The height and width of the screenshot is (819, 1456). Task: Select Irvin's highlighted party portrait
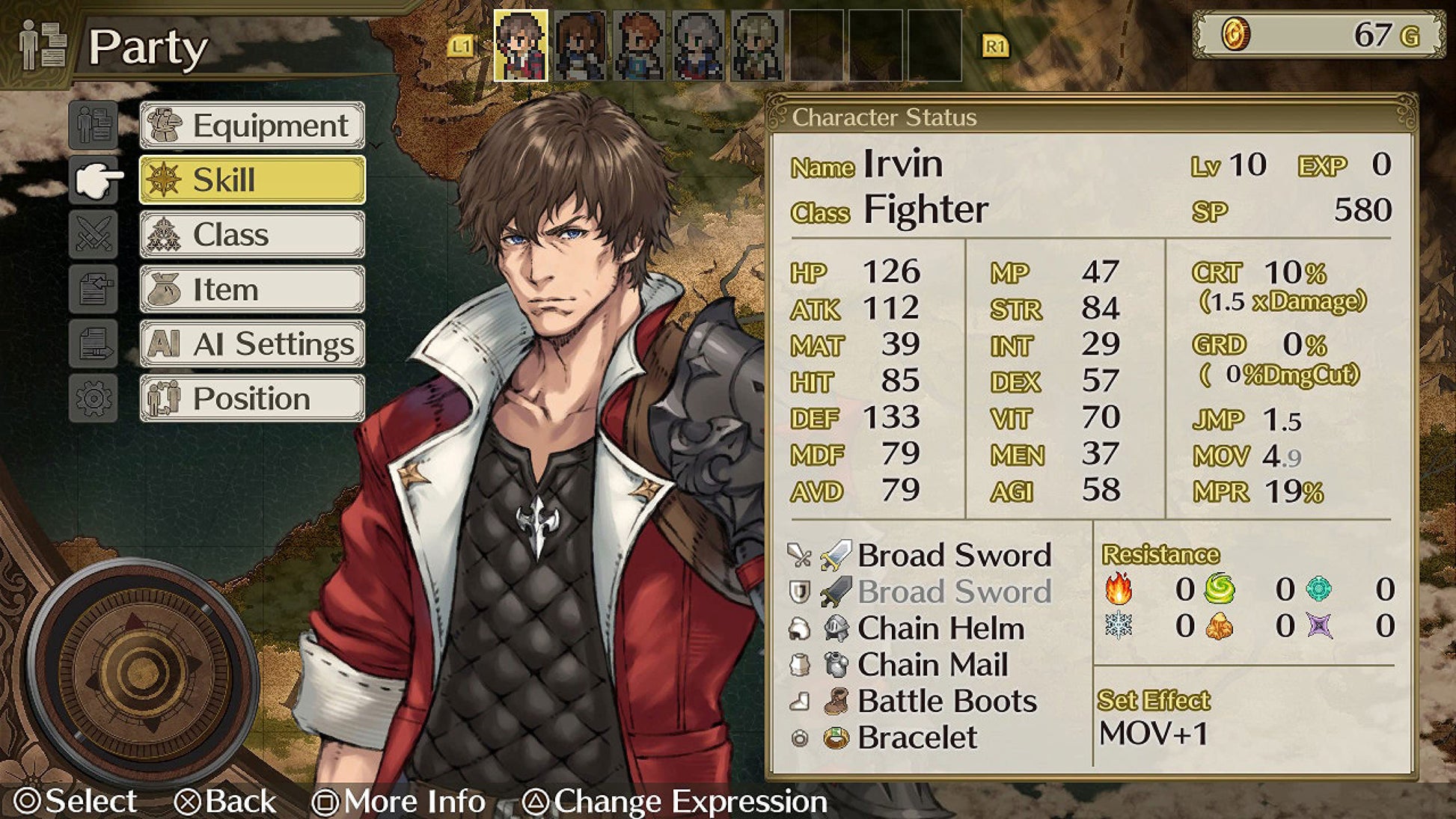(521, 46)
